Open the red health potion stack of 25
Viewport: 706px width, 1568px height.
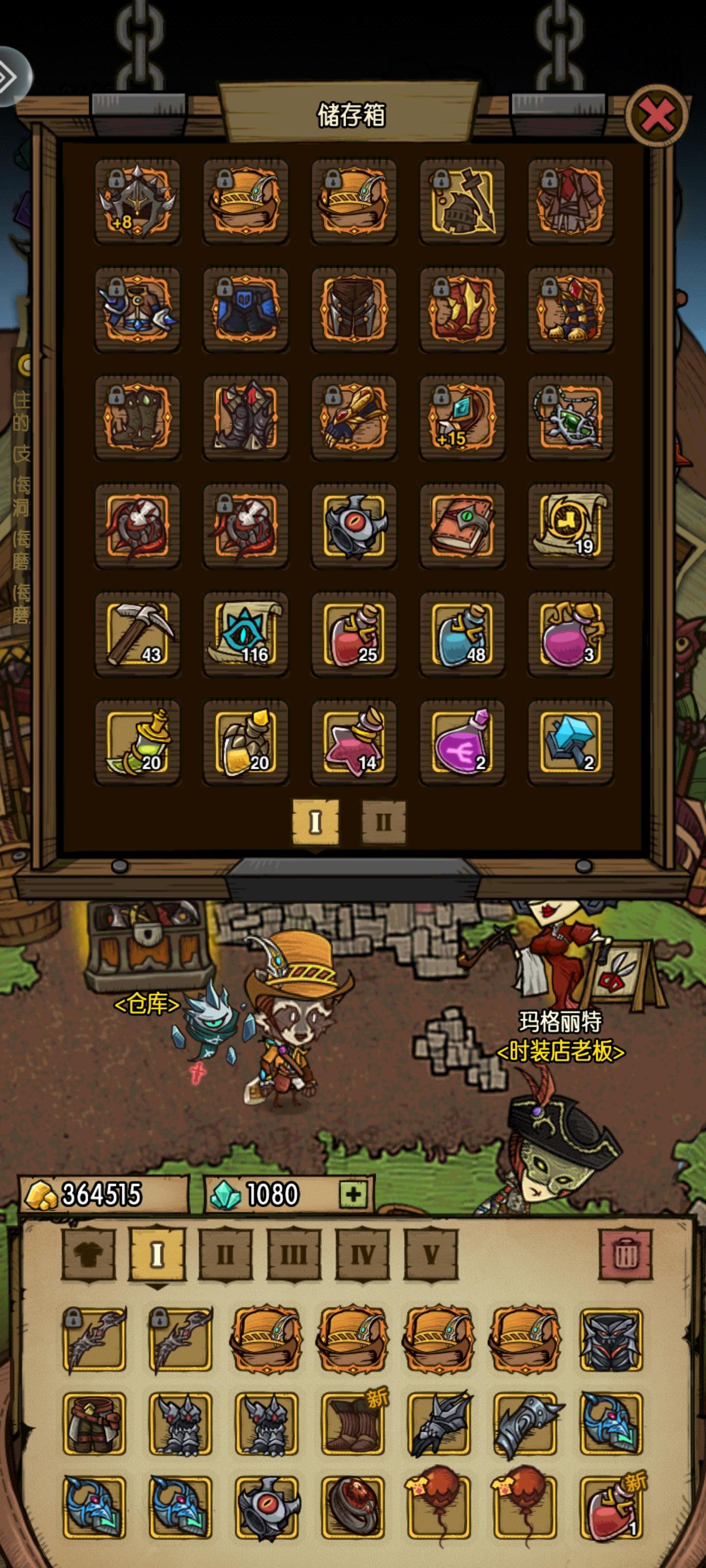coord(354,633)
